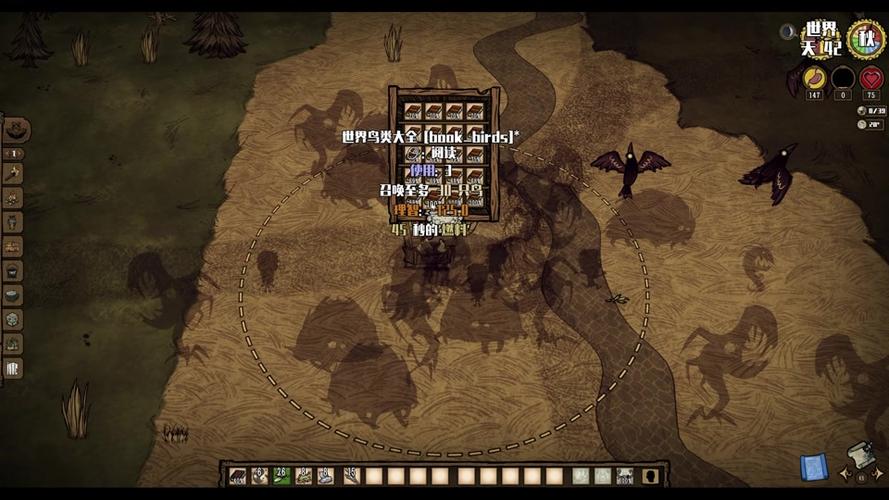The image size is (889, 500).
Task: Click the blue blueprint icon
Action: click(x=814, y=467)
